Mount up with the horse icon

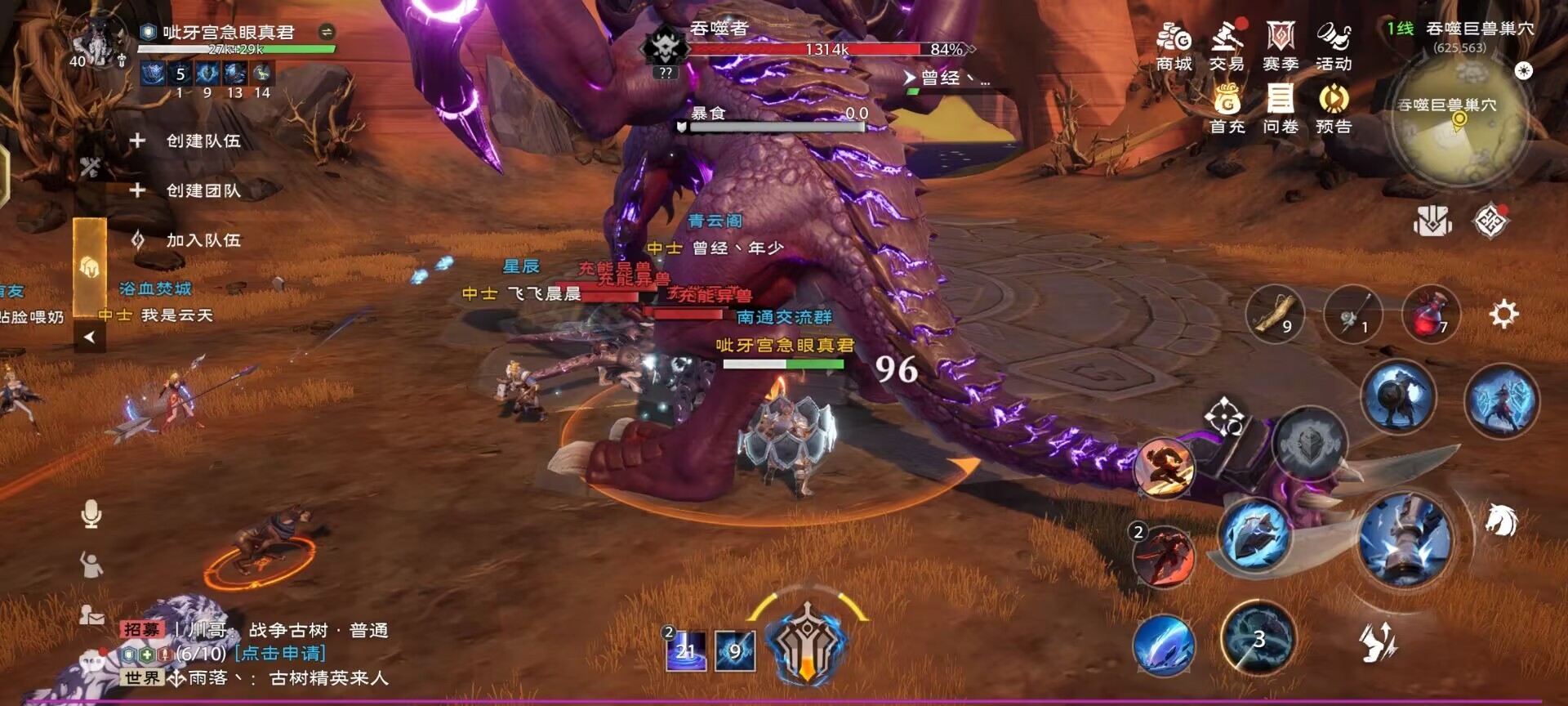pyautogui.click(x=1501, y=521)
